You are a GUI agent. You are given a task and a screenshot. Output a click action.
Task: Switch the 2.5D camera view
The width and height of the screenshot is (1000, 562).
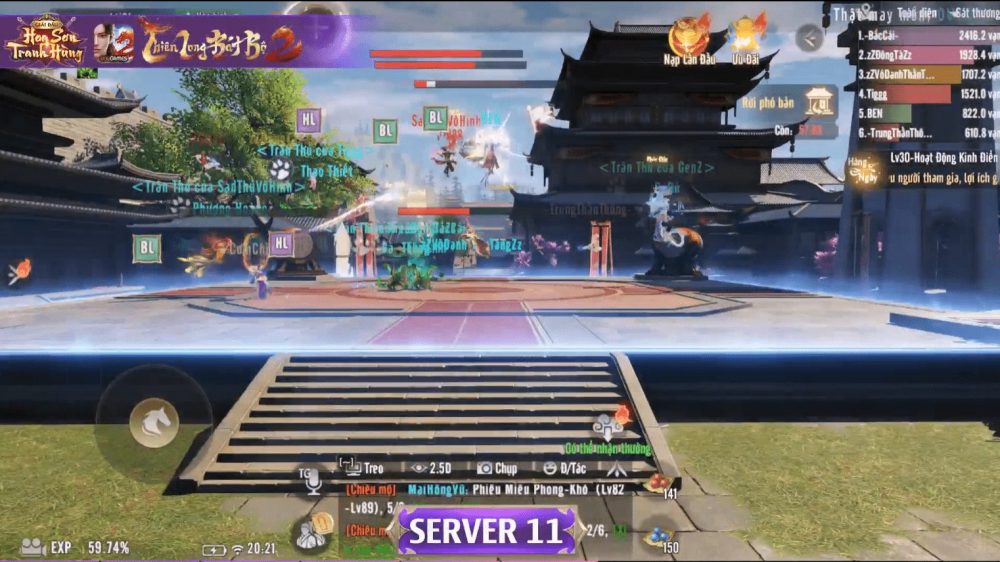pyautogui.click(x=433, y=467)
